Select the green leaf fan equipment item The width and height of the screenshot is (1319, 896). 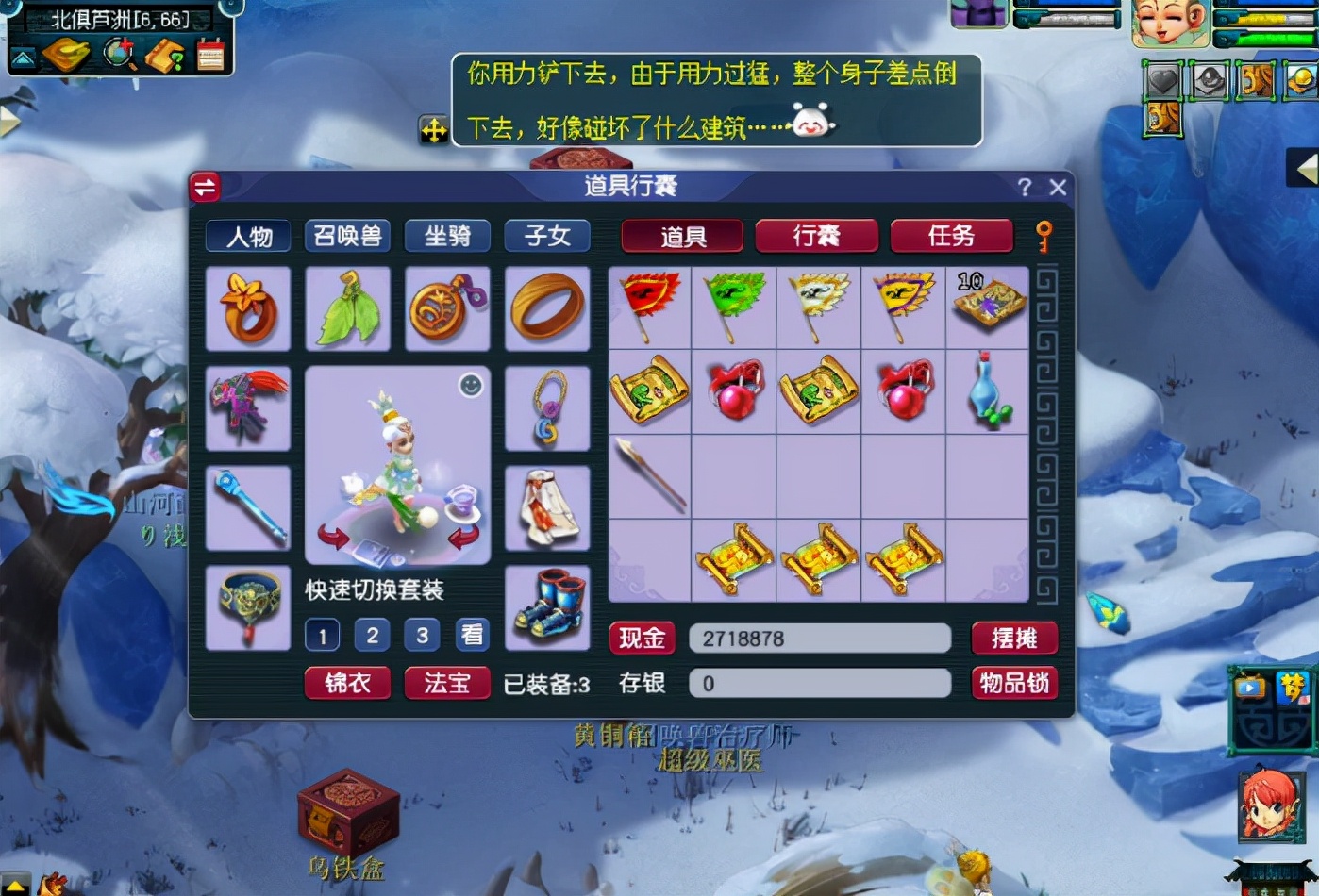347,309
